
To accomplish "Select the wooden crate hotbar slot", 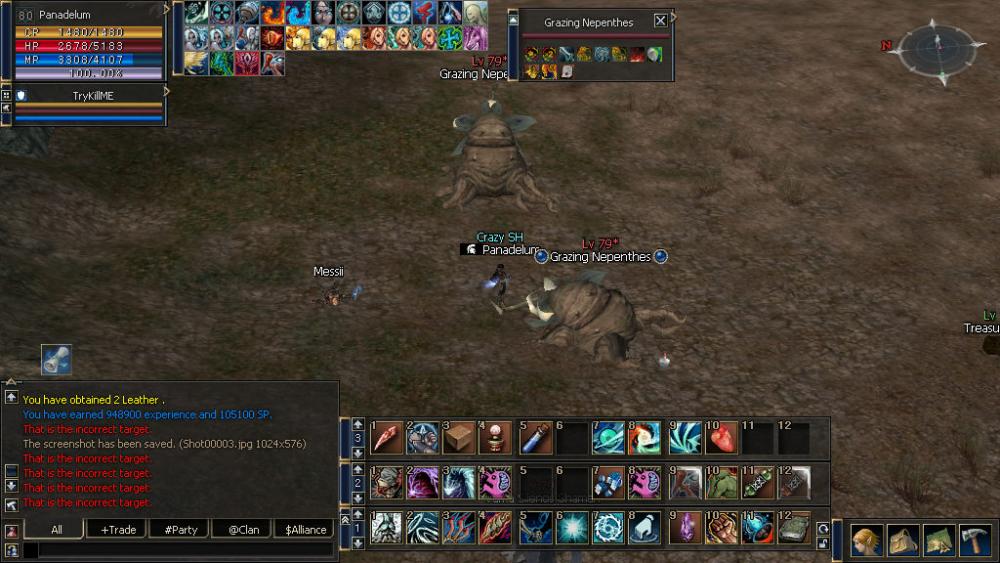I will pos(459,438).
